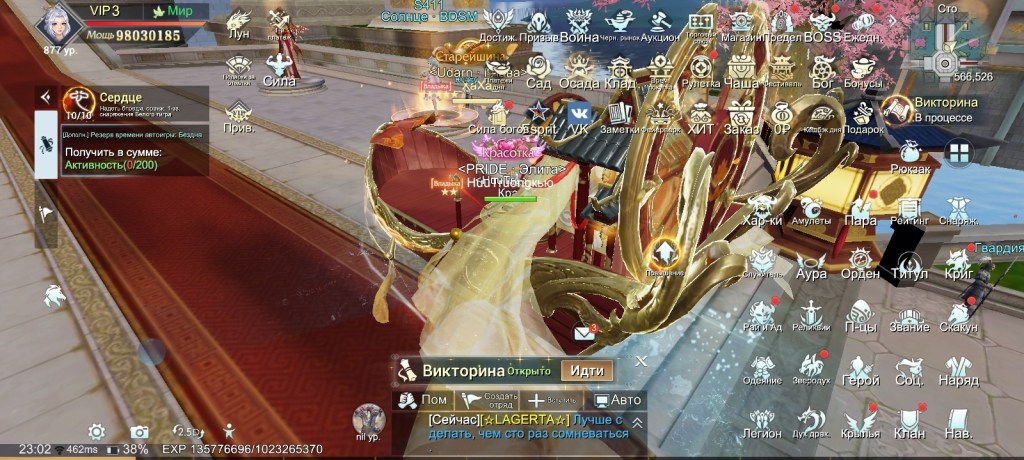Toggle the Авто auto-battle button
Image resolution: width=1024 pixels, height=460 pixels.
[x=617, y=400]
